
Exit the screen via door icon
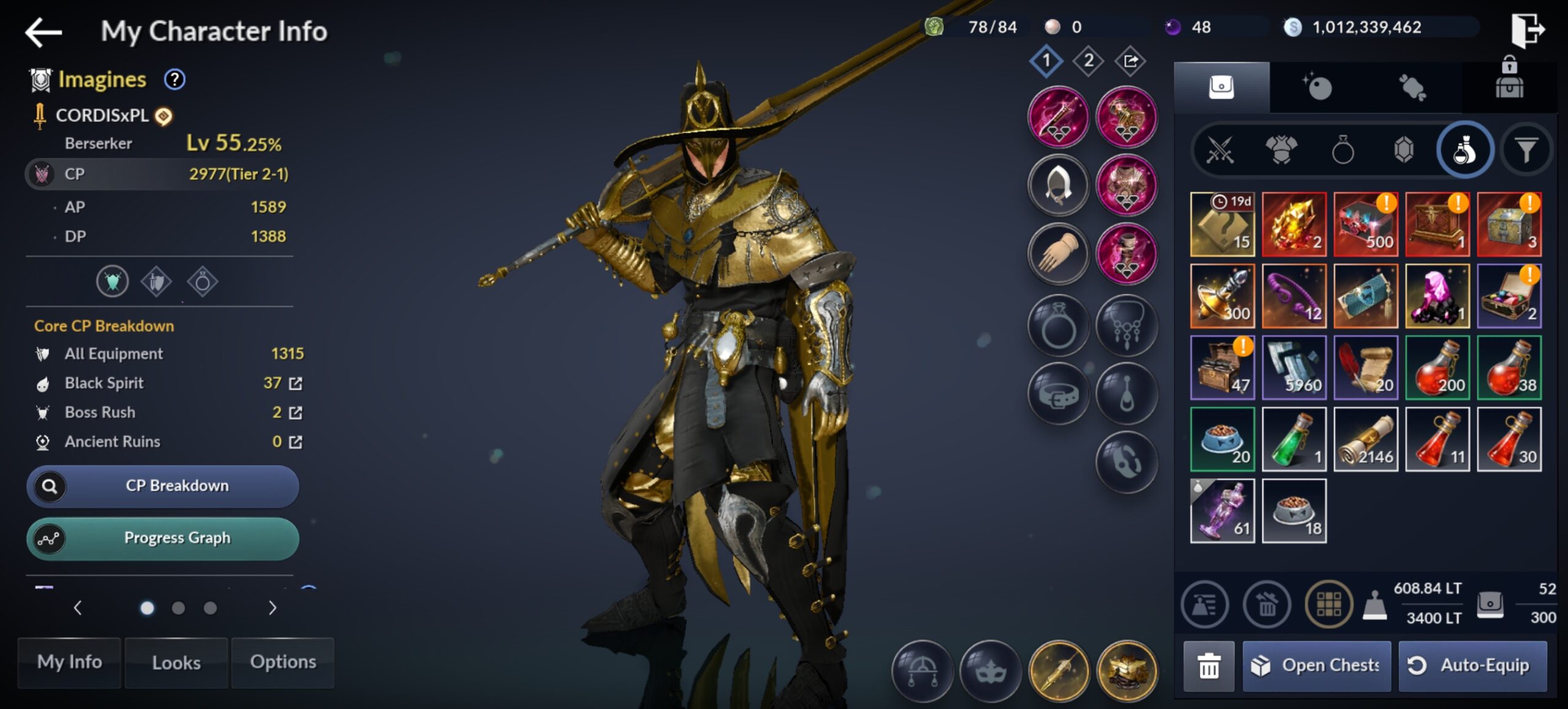(x=1527, y=29)
